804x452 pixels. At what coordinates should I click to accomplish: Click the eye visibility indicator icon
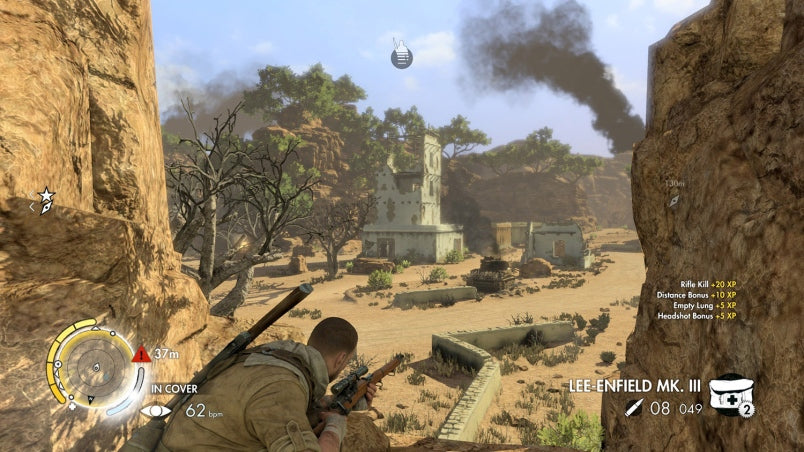click(155, 410)
